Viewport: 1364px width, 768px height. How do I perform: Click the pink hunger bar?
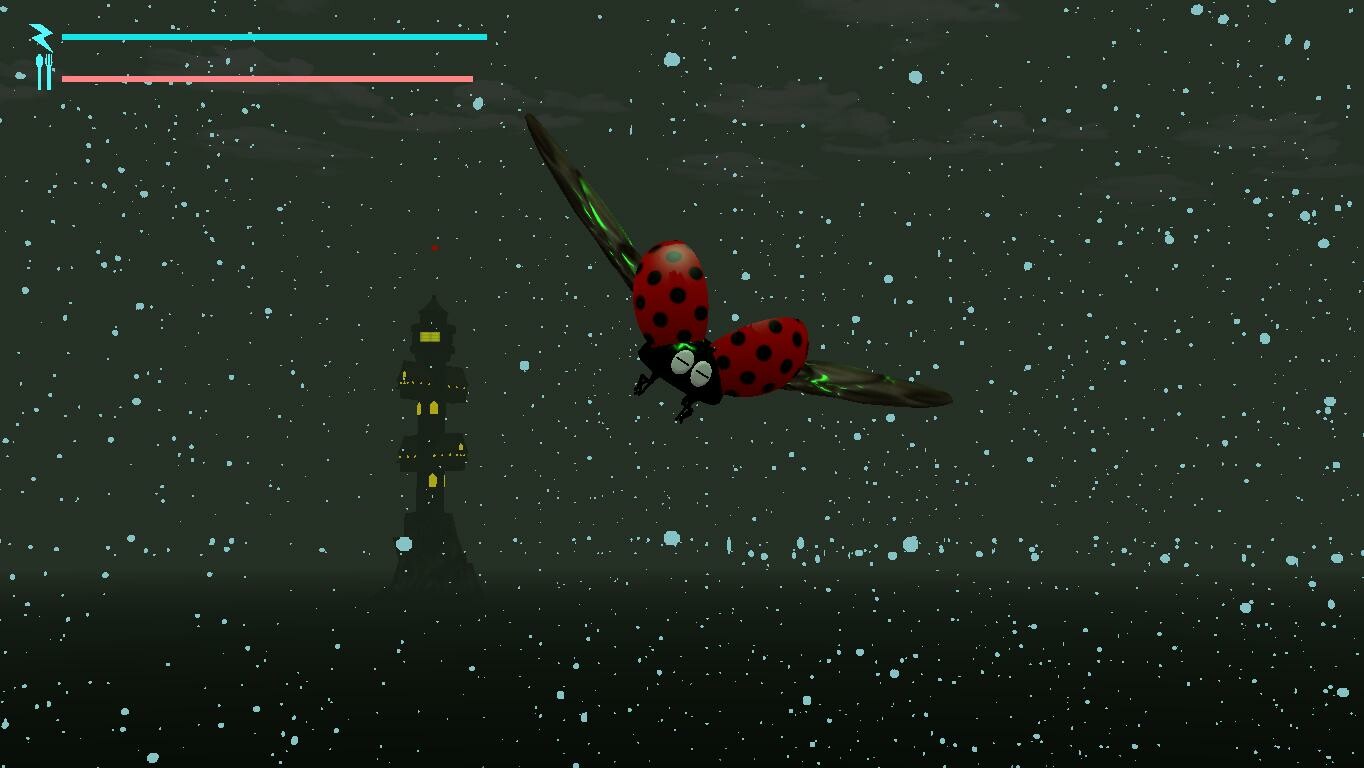tap(265, 76)
